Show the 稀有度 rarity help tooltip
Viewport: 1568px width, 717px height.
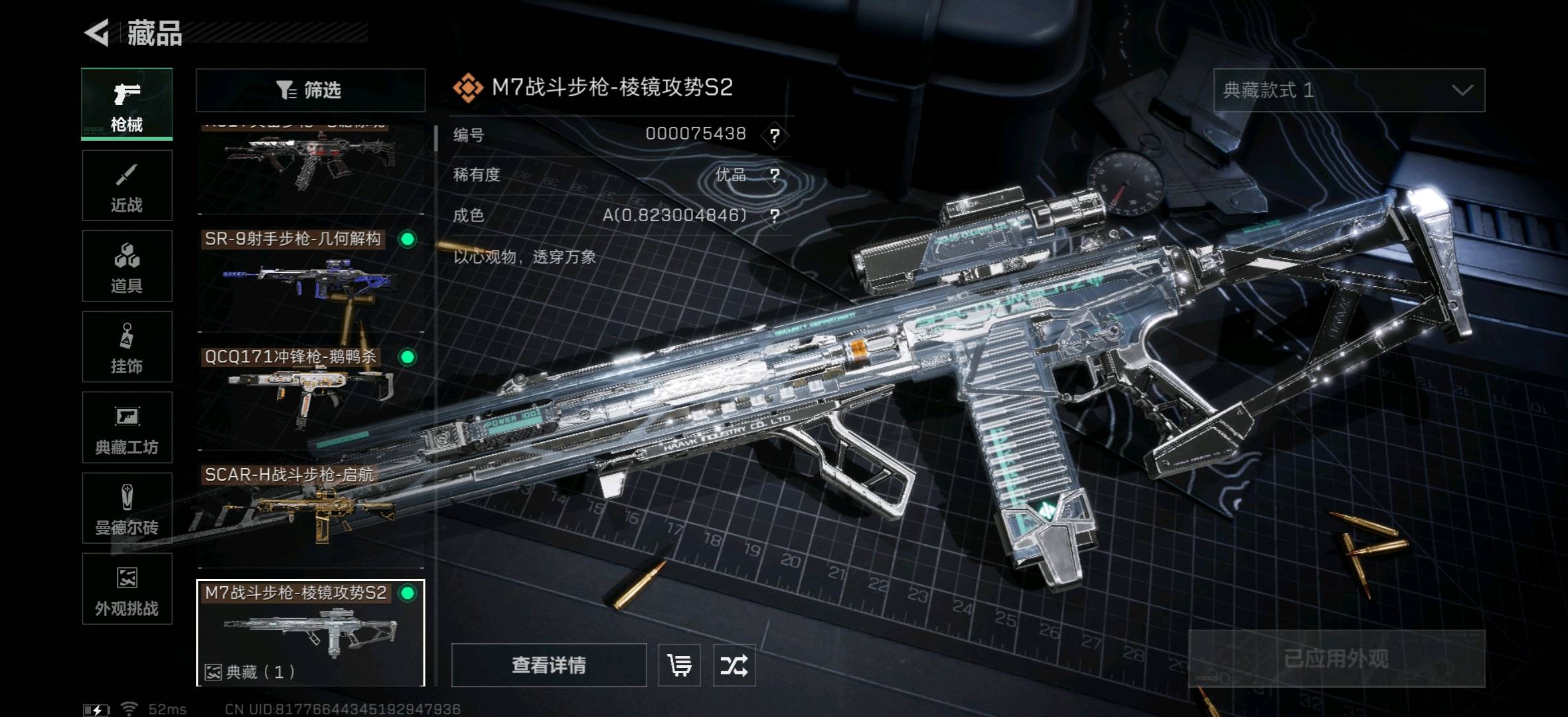[774, 175]
